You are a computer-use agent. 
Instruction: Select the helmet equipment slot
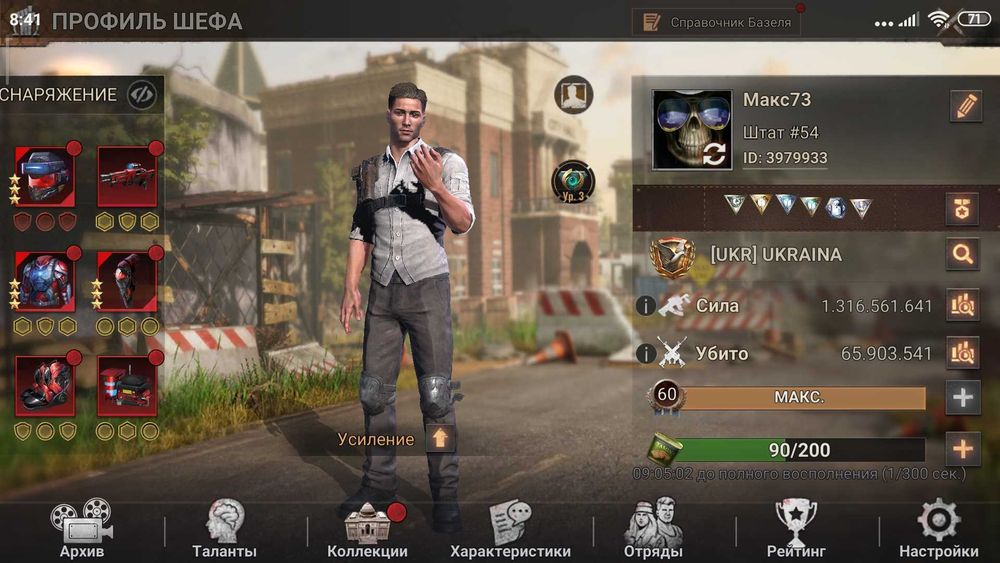click(x=45, y=175)
